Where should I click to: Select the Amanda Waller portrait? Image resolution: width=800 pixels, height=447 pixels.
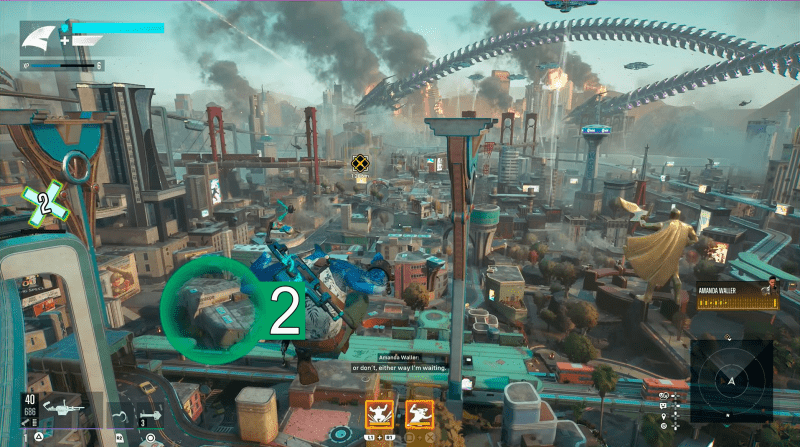click(x=772, y=296)
